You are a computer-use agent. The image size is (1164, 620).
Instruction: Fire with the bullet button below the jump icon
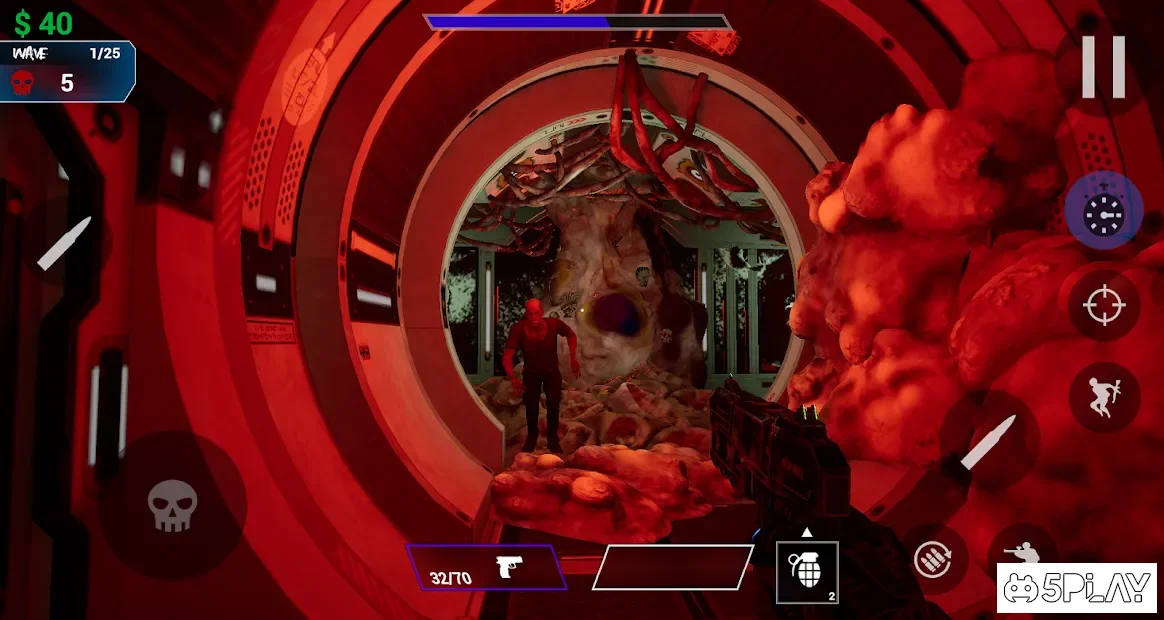[989, 442]
